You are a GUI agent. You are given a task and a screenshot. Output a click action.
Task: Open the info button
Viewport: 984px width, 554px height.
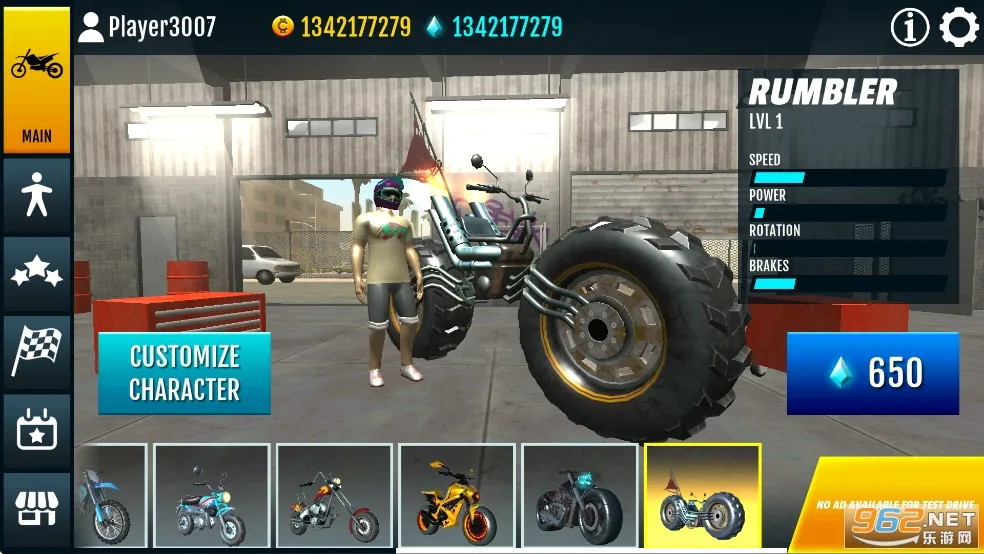(909, 28)
